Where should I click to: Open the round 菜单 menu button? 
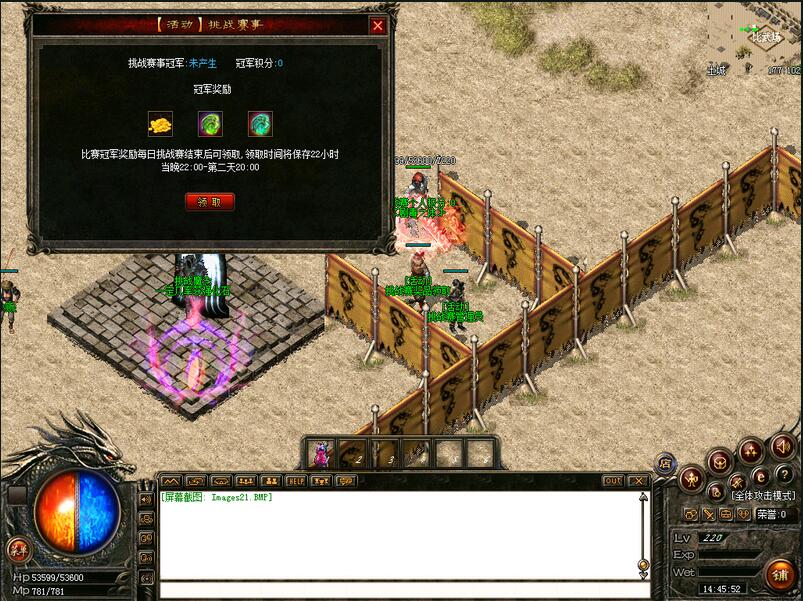[x=18, y=548]
